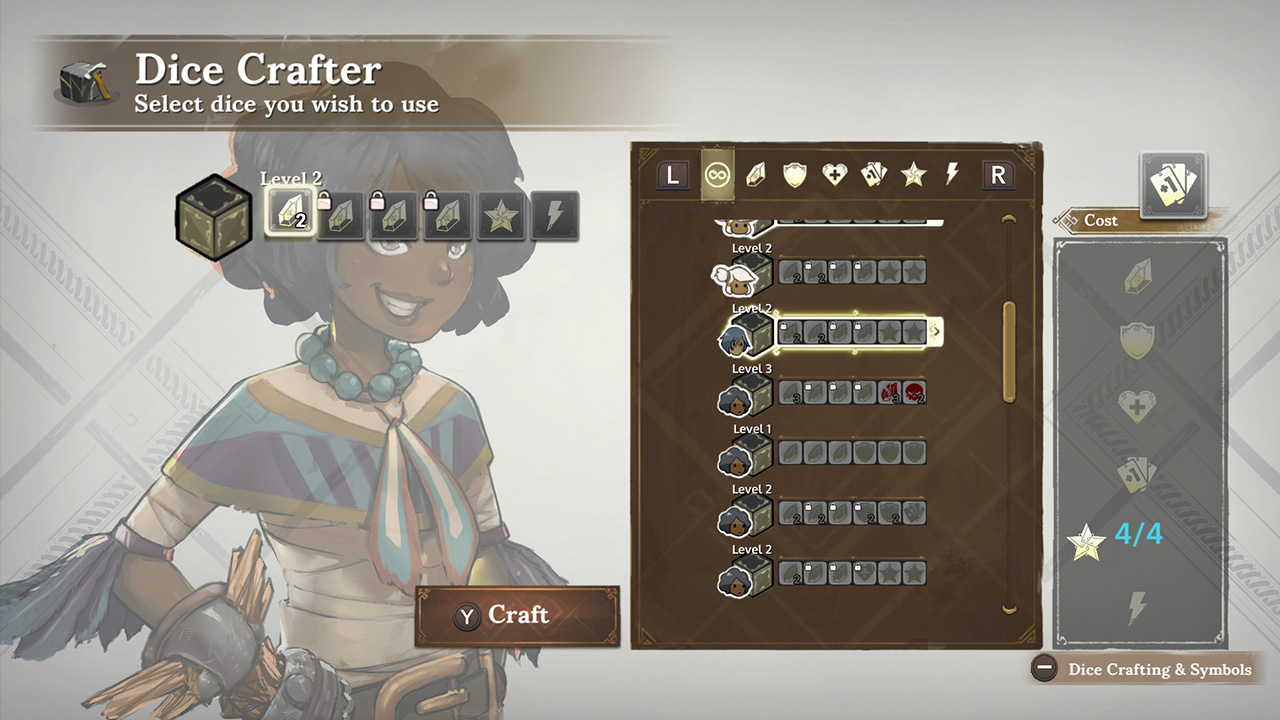The width and height of the screenshot is (1280, 720).
Task: Switch to the infinity all-dice tab
Action: click(718, 174)
